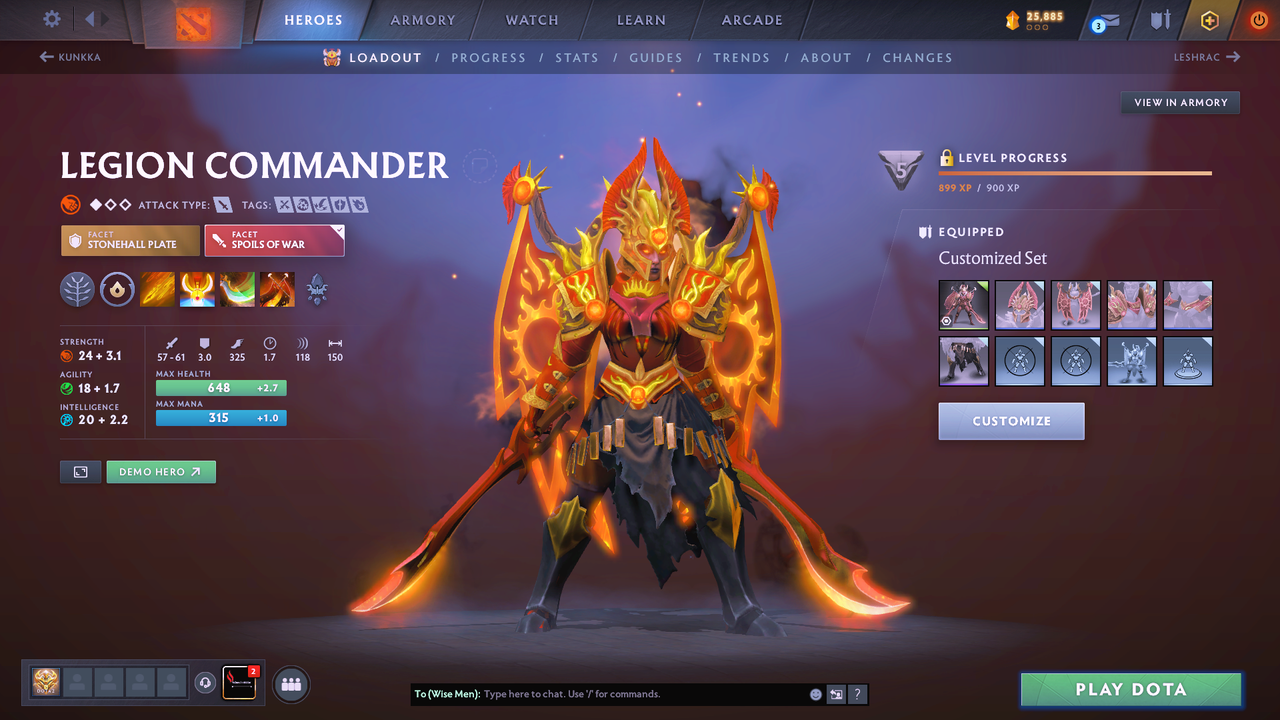
Task: Open the Press the Attack ability icon
Action: (x=197, y=290)
